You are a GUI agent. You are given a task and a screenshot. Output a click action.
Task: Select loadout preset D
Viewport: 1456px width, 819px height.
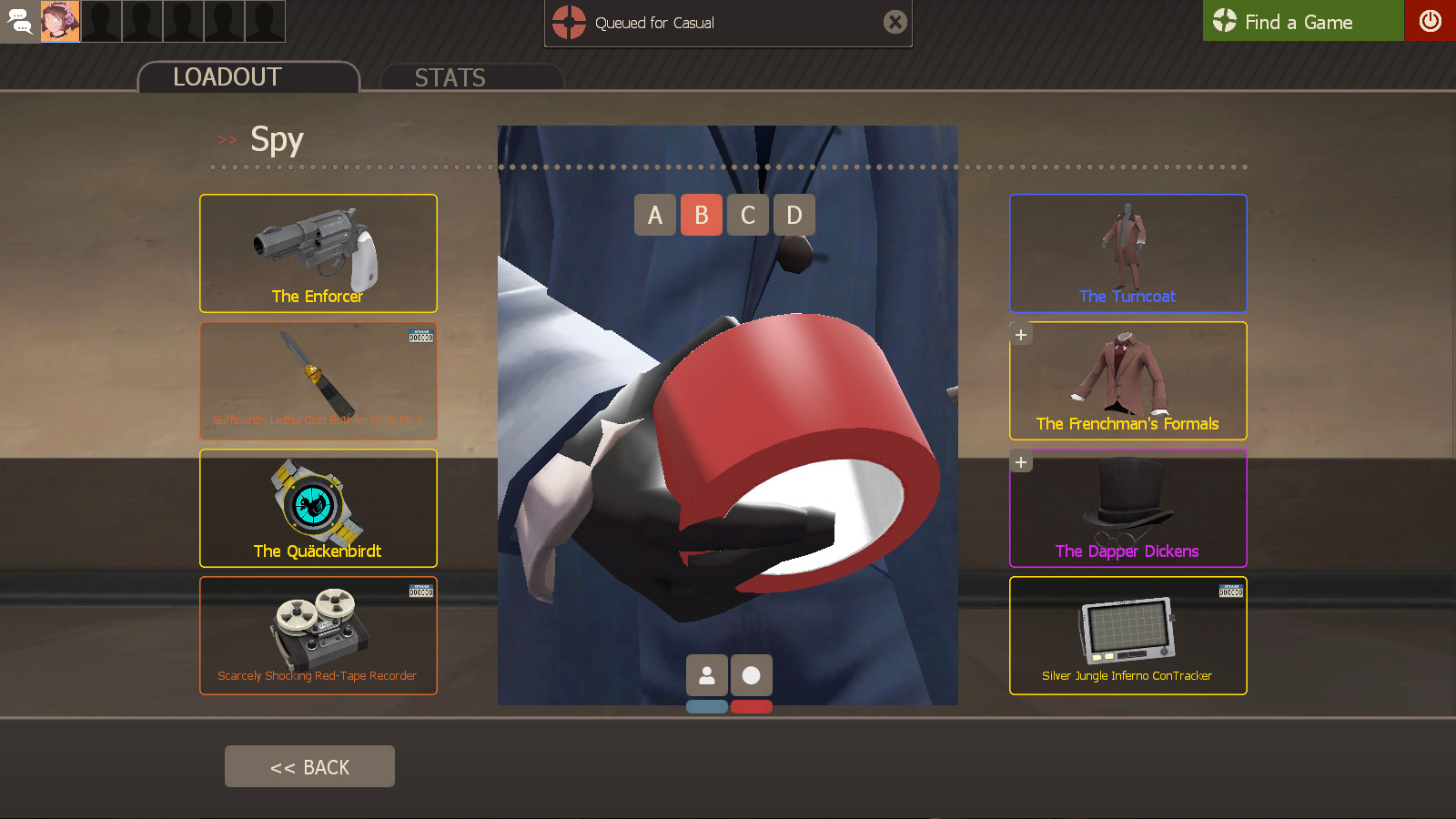(x=794, y=215)
